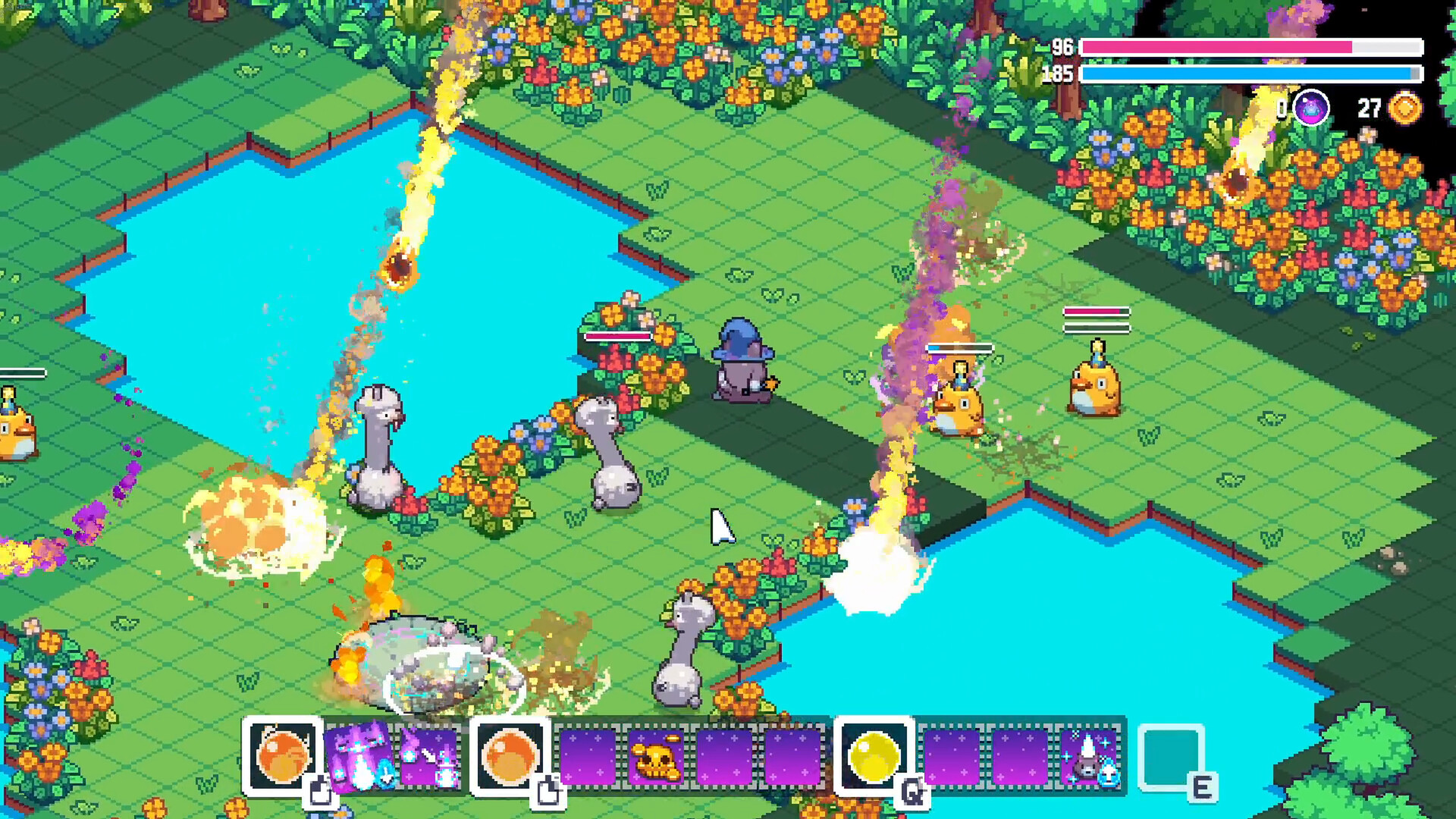
Task: Select the orange fireball orb spell
Action: (x=283, y=756)
